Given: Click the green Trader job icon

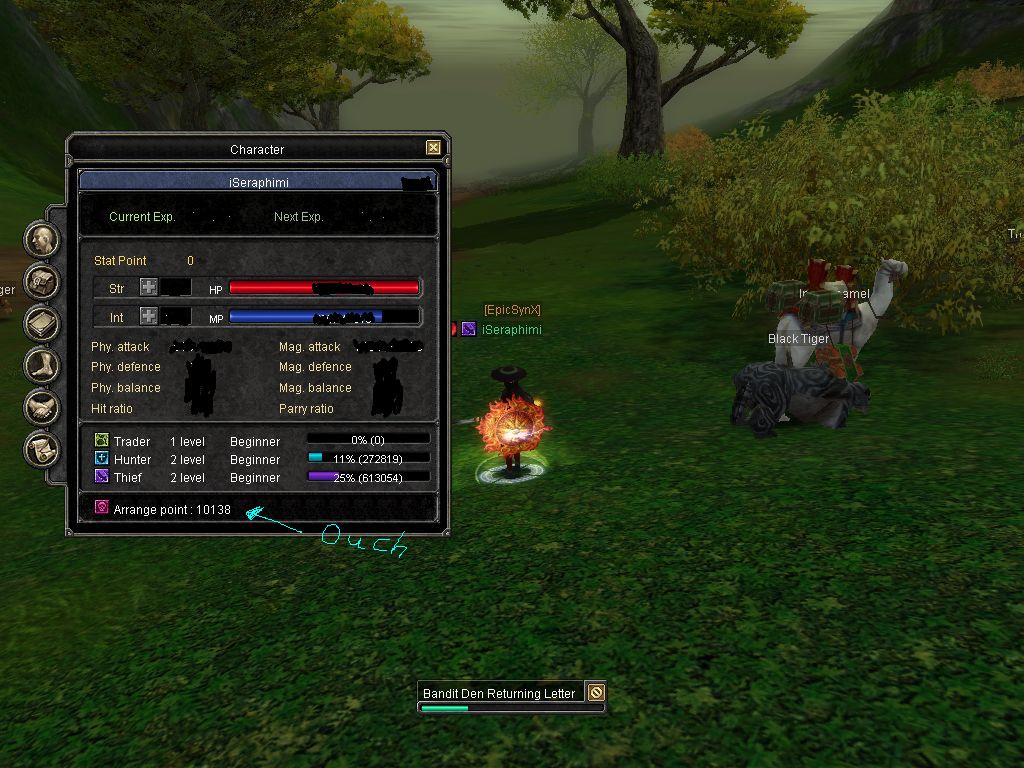Looking at the screenshot, I should pyautogui.click(x=101, y=440).
